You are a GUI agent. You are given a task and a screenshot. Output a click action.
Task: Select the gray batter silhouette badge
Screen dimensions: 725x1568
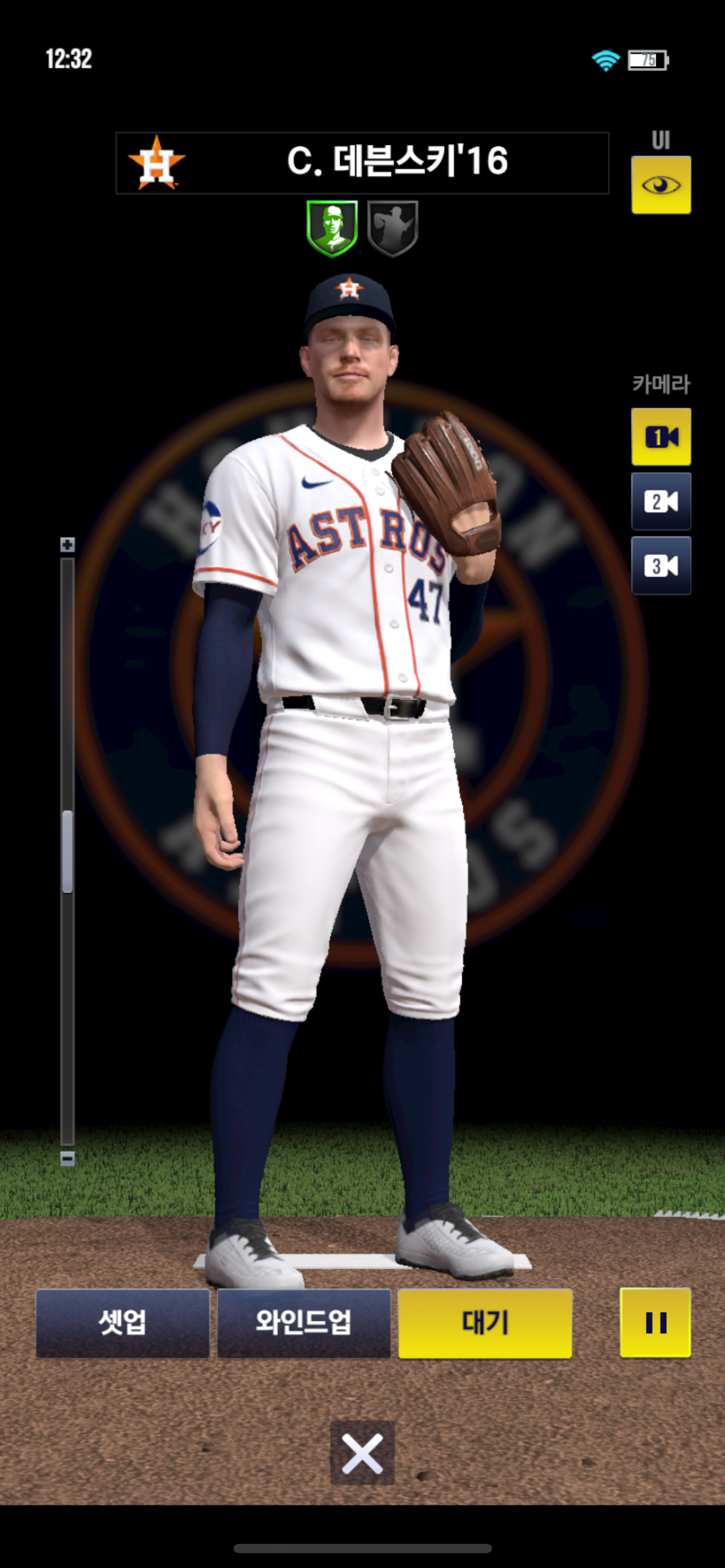(x=393, y=228)
